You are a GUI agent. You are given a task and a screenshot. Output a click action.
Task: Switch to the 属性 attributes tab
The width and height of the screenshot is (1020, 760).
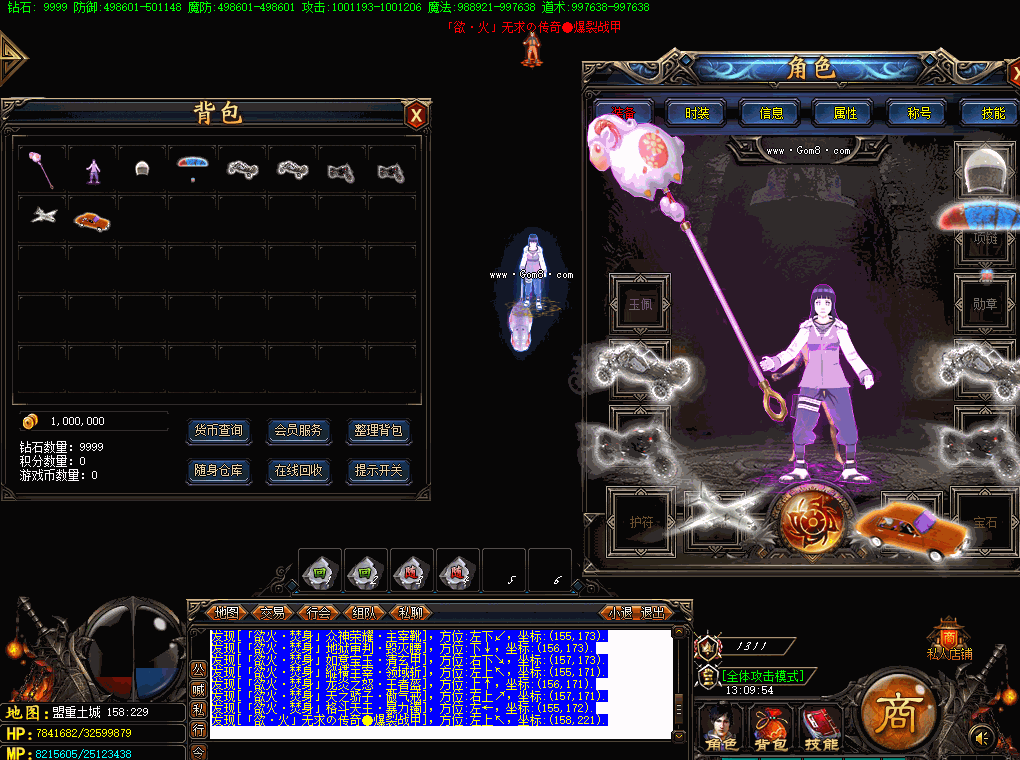click(x=845, y=114)
